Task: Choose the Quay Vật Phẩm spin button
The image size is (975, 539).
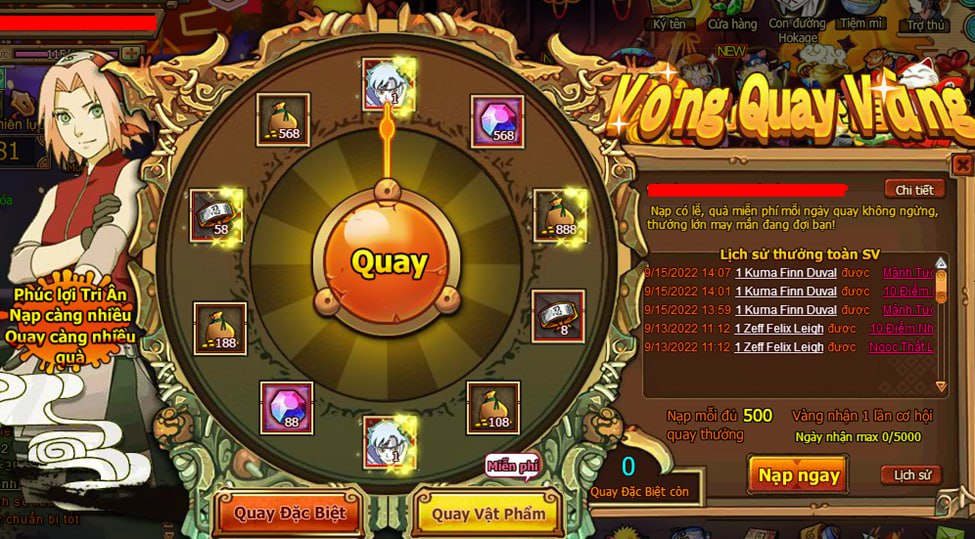Action: tap(488, 513)
